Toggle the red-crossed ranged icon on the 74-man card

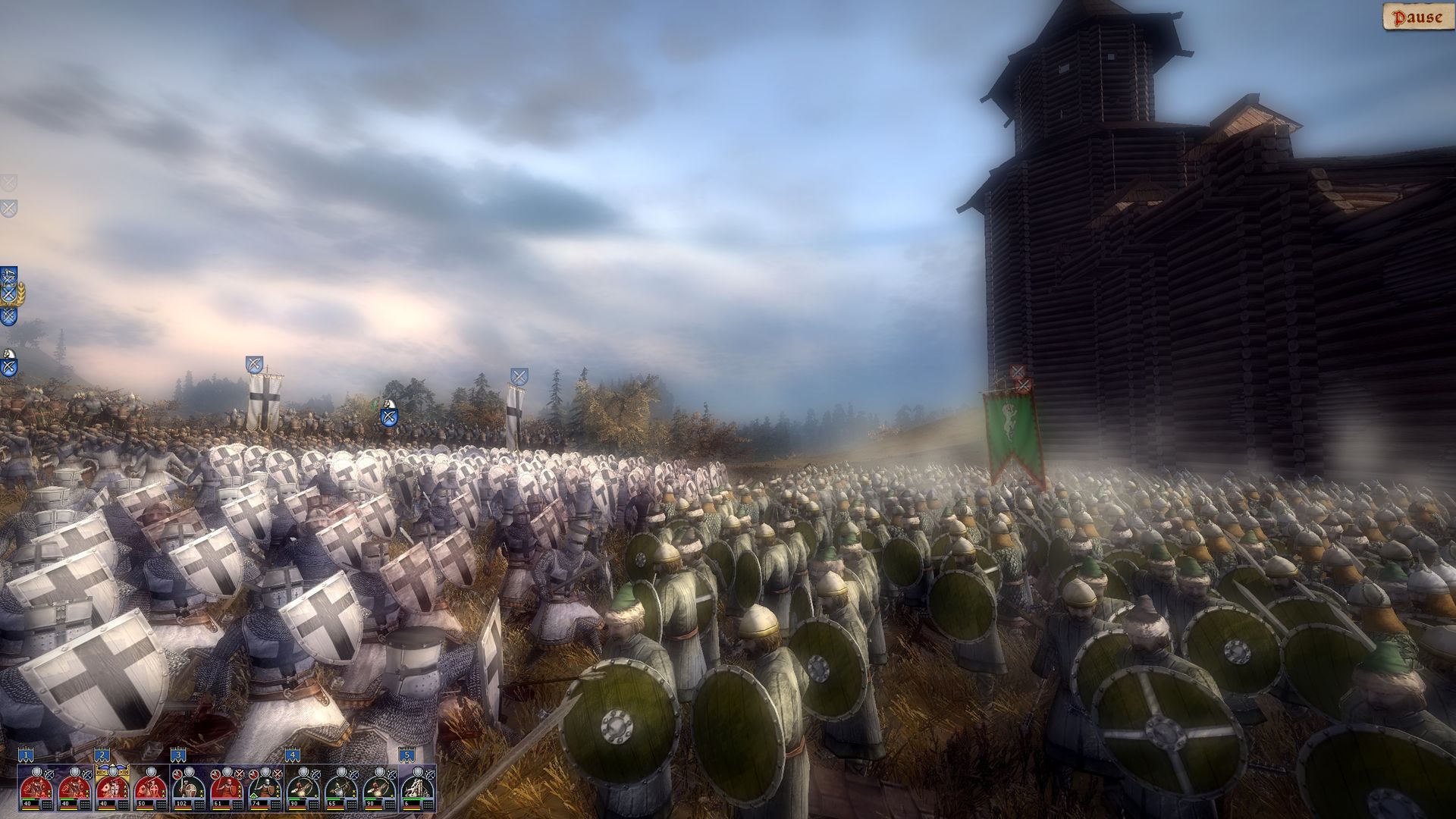276,773
